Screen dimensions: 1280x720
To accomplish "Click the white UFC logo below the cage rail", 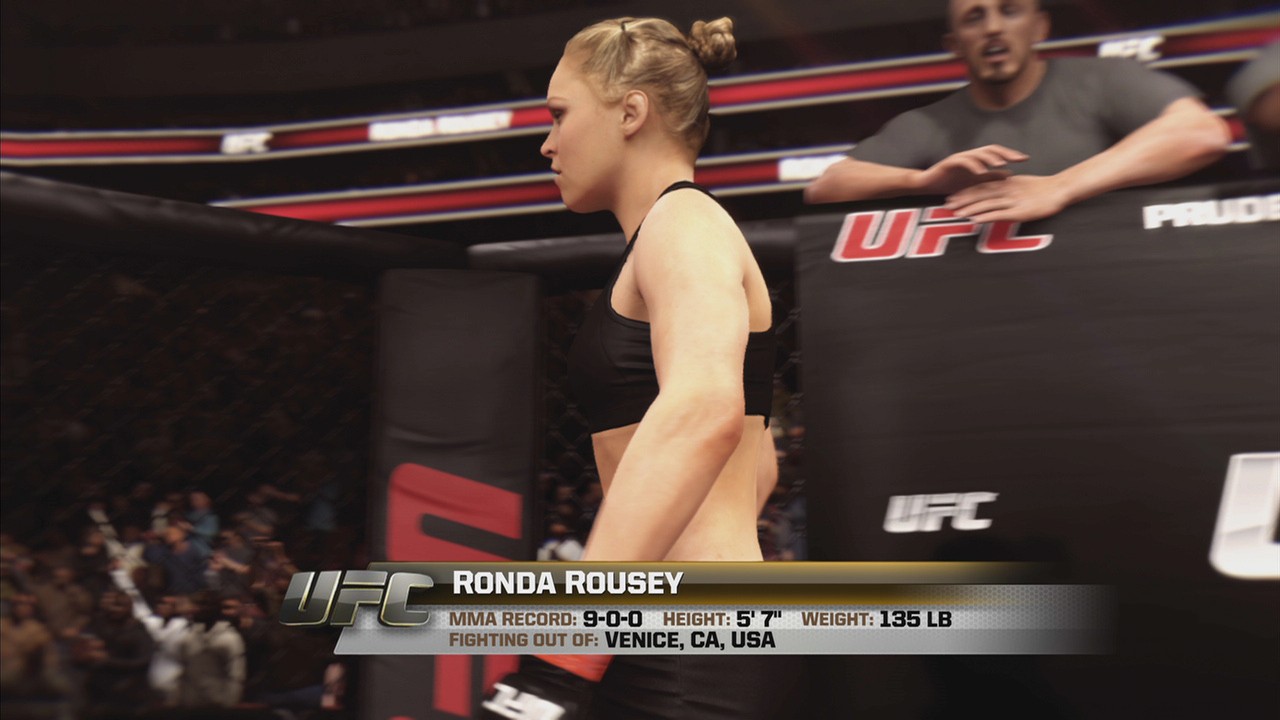I will (938, 512).
